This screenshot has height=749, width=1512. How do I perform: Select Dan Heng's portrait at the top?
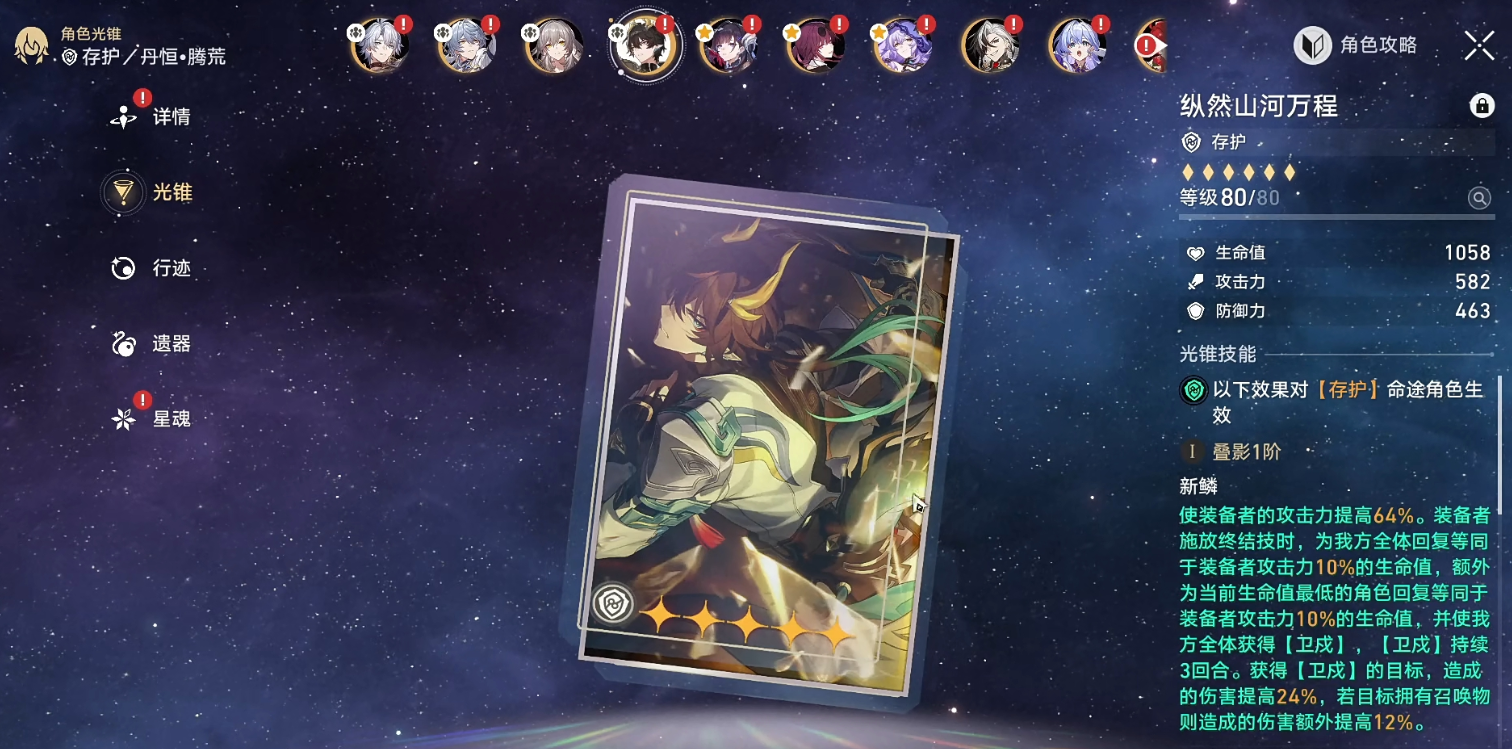tap(645, 44)
